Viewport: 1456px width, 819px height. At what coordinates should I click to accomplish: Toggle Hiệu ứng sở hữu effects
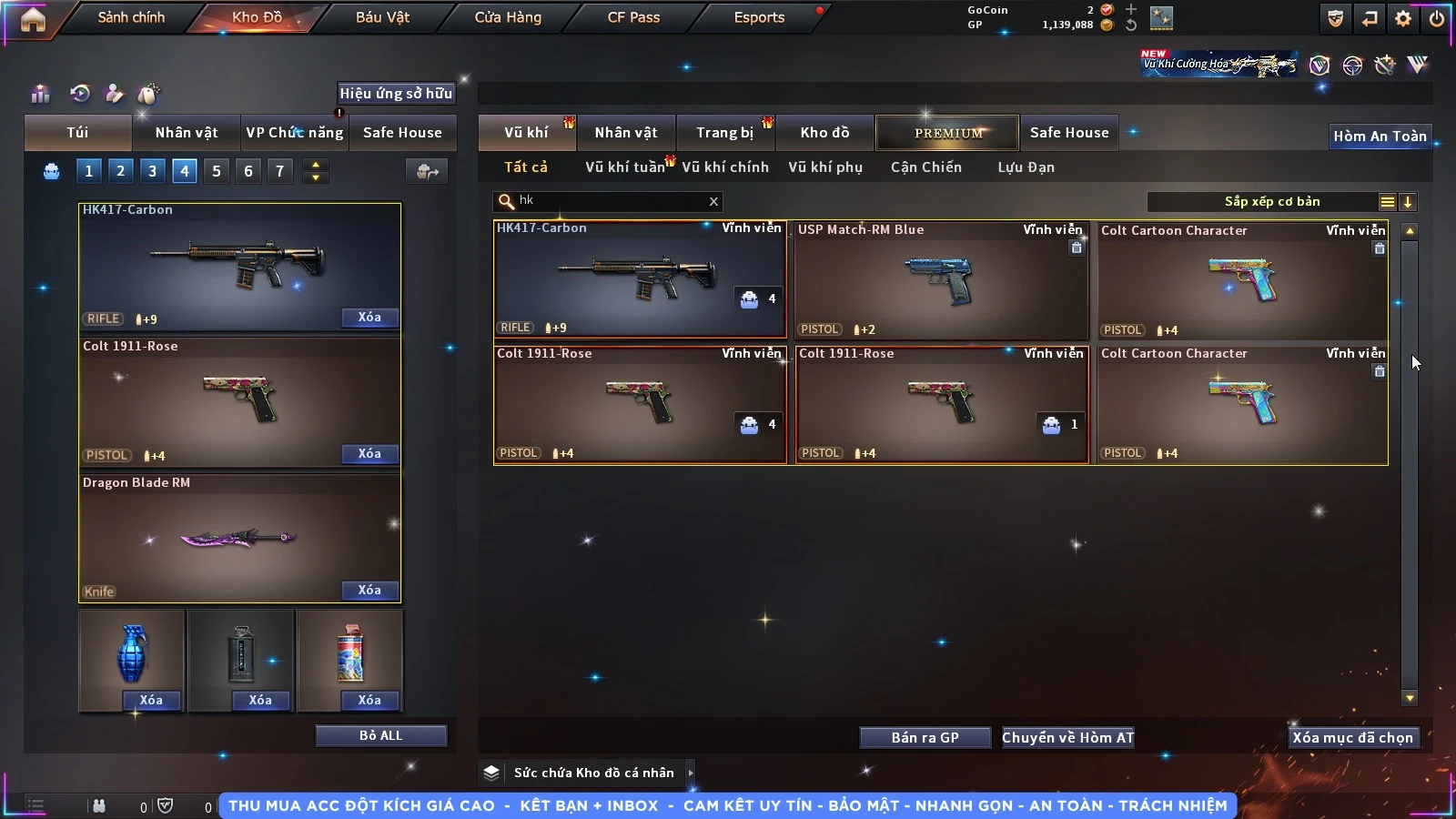(396, 93)
